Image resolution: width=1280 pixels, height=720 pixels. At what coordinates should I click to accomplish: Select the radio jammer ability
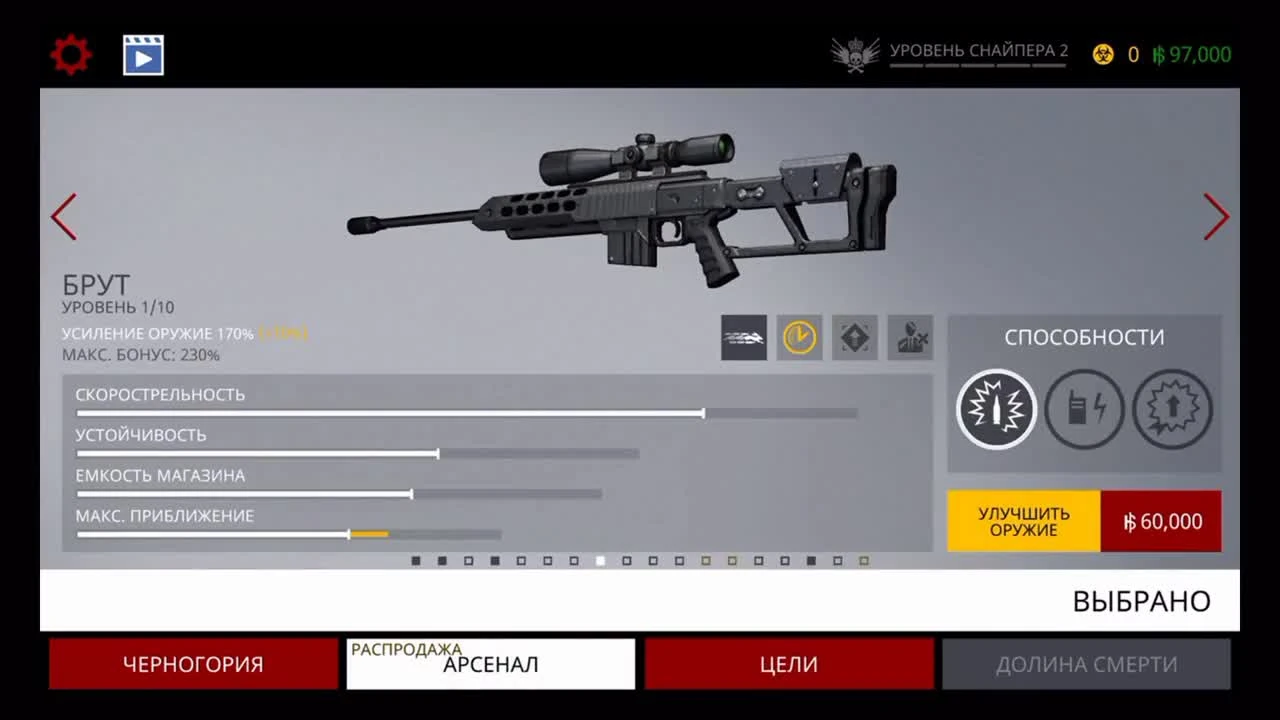1084,409
